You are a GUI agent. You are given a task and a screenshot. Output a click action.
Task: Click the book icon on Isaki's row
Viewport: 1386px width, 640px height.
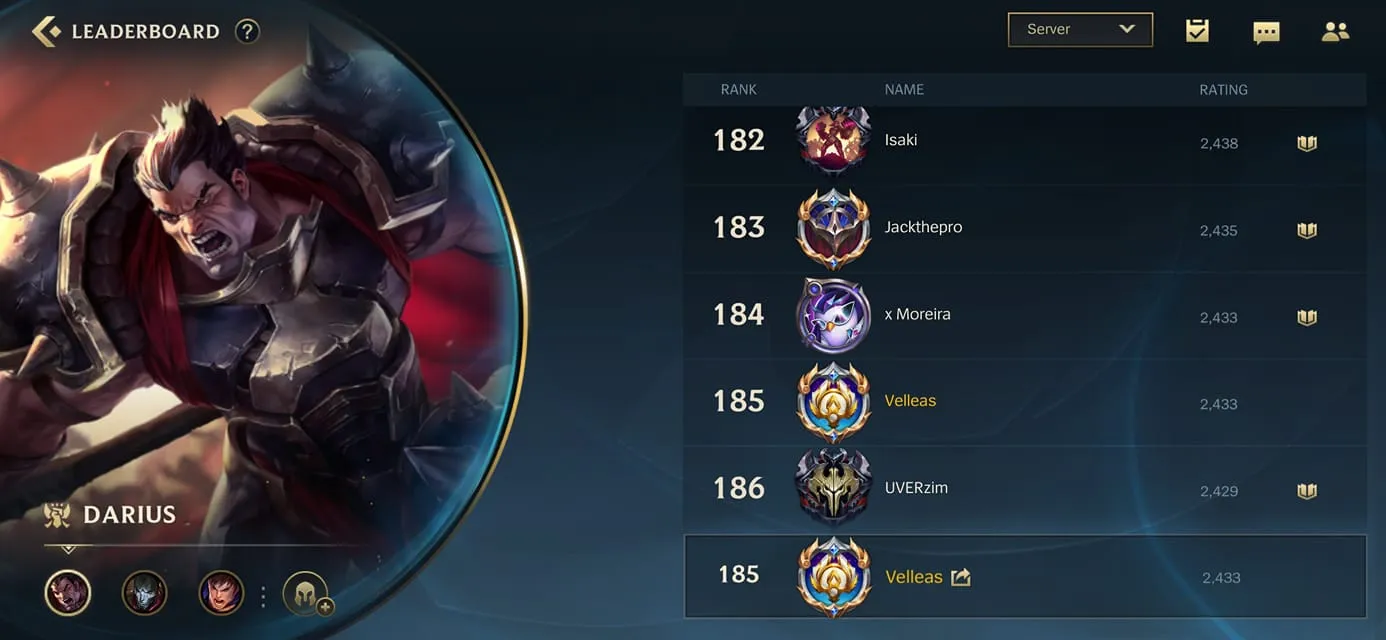click(x=1306, y=143)
